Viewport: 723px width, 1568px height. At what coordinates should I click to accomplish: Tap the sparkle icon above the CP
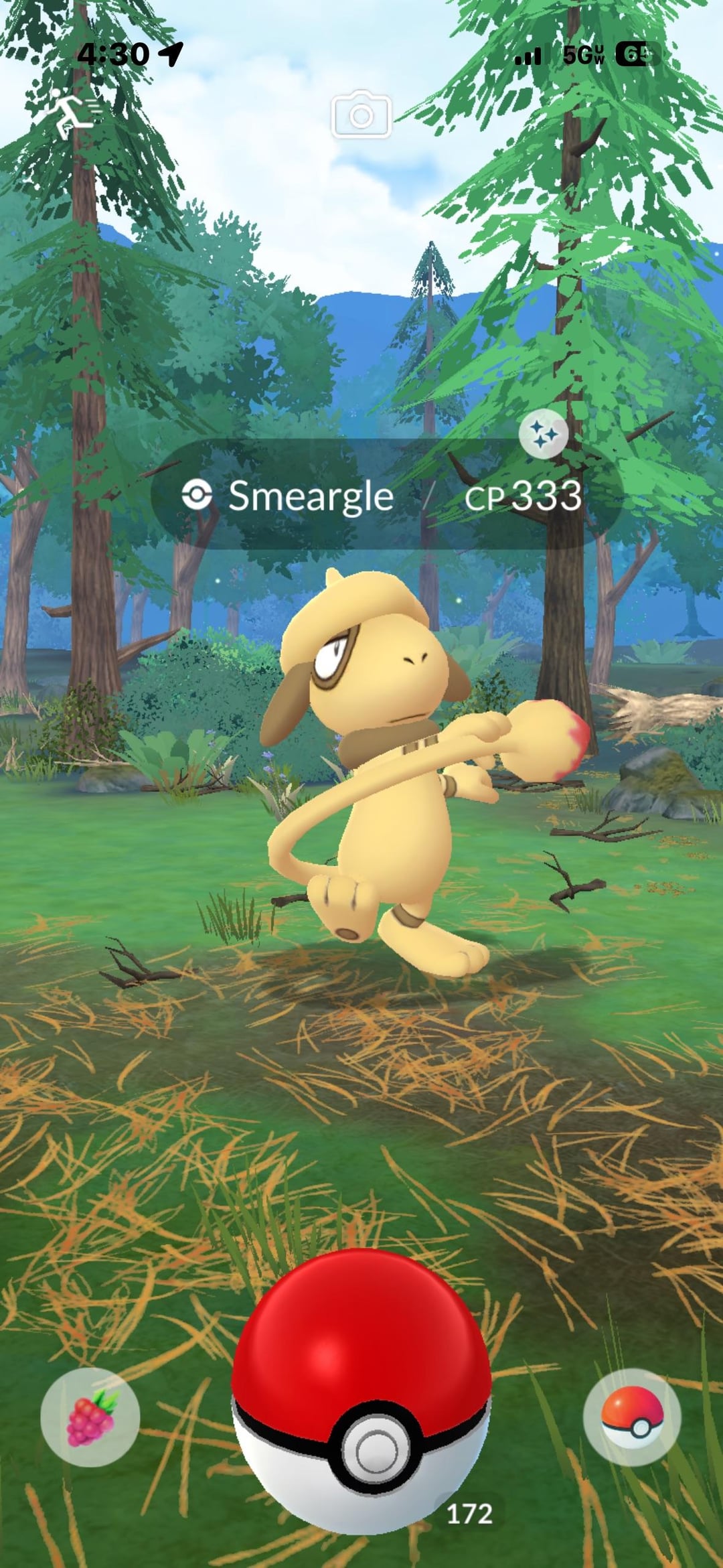coord(544,434)
